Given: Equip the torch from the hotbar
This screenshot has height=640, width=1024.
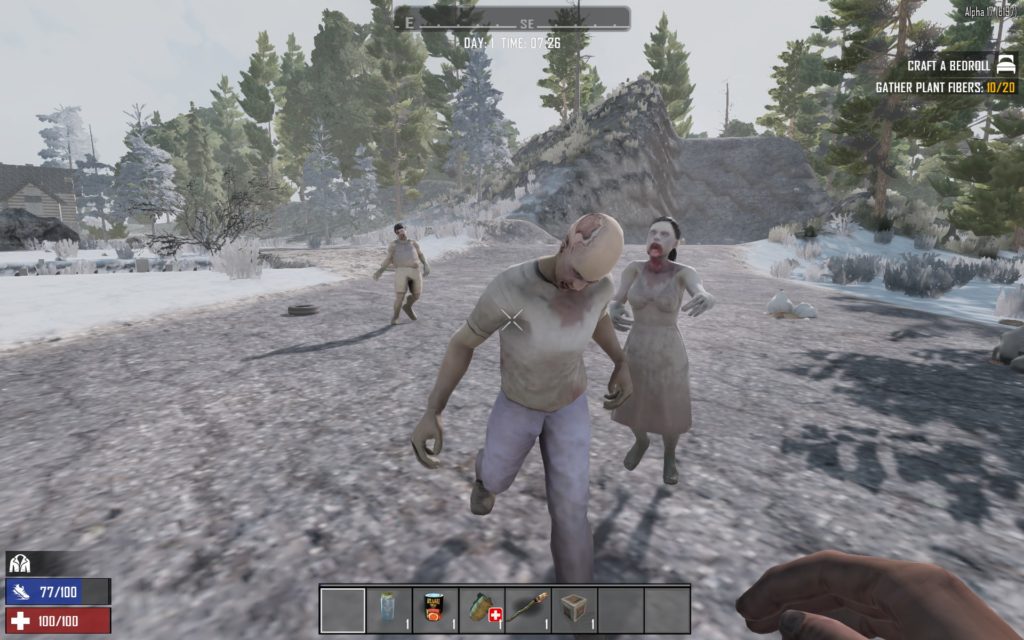Looking at the screenshot, I should point(528,609).
